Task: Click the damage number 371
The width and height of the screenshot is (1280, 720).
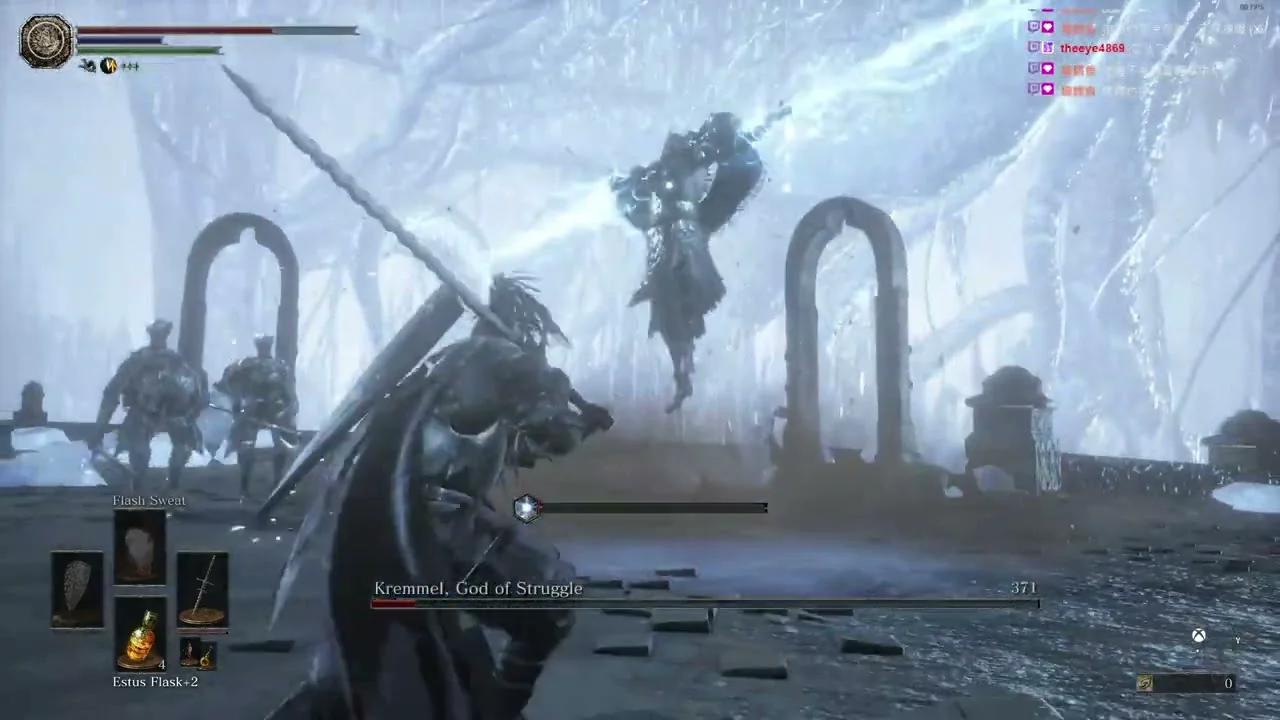Action: pos(1023,588)
